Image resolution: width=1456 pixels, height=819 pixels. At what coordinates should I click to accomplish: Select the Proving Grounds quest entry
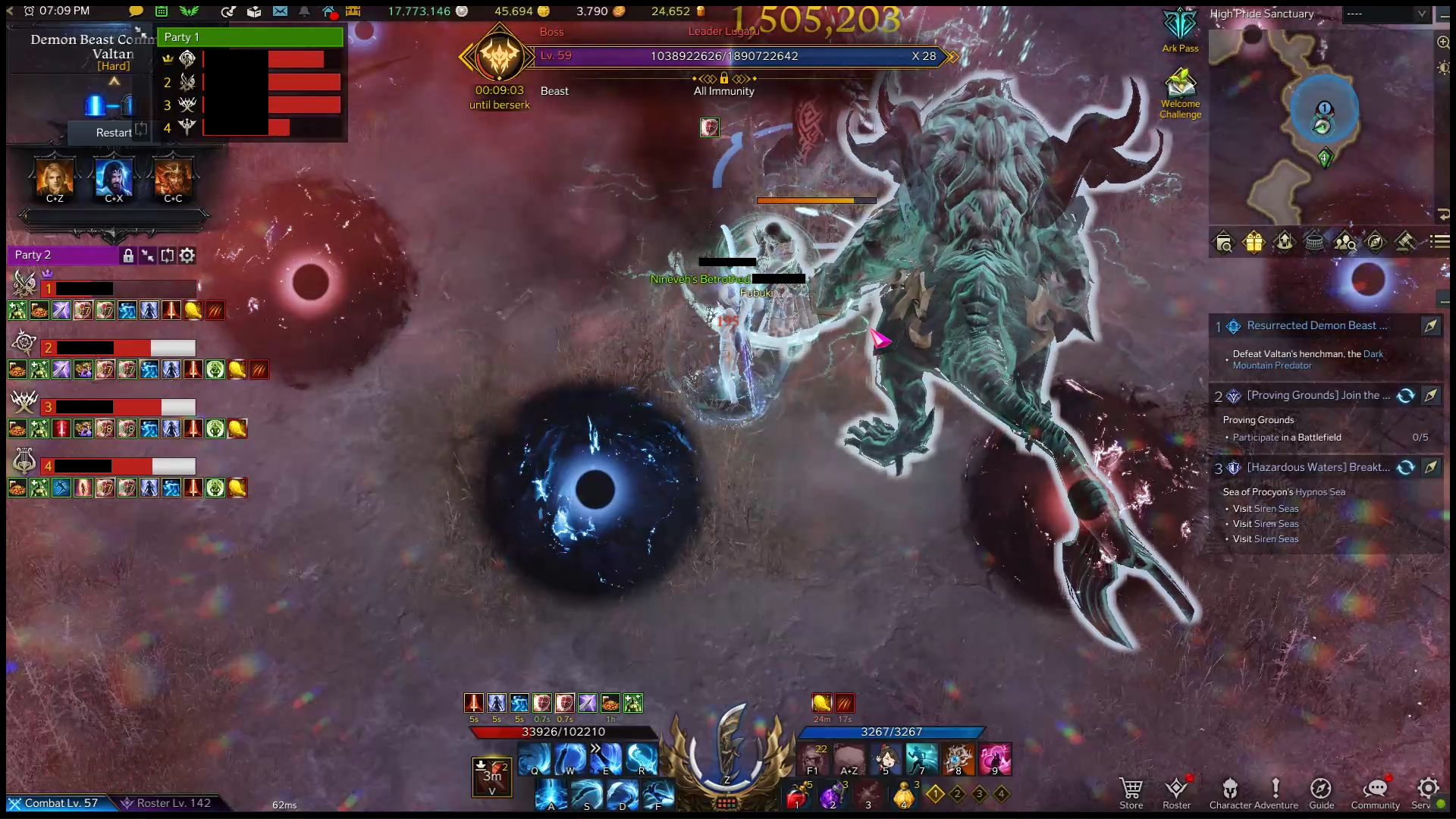[x=1318, y=396]
